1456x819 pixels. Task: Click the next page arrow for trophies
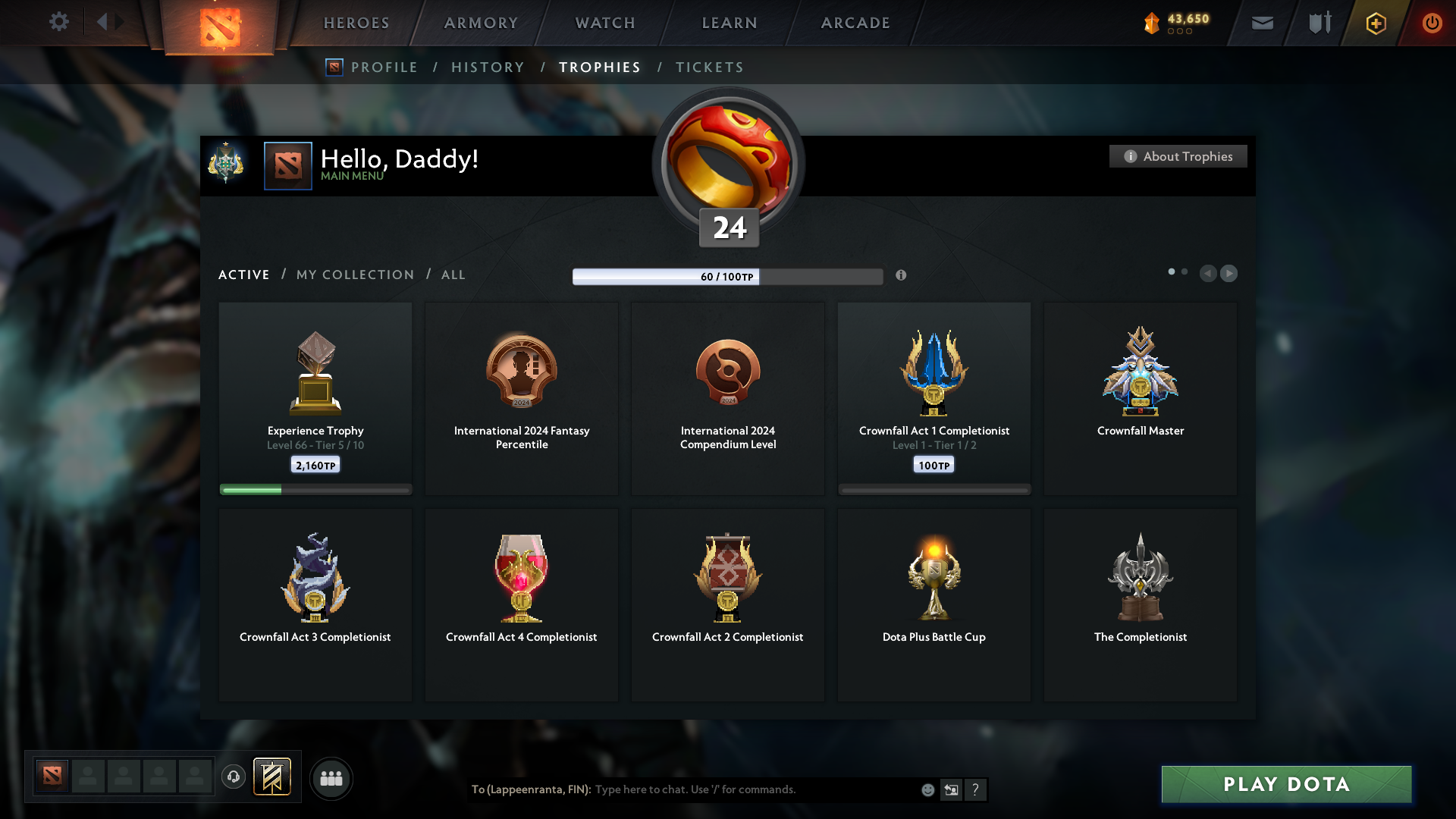pyautogui.click(x=1229, y=273)
